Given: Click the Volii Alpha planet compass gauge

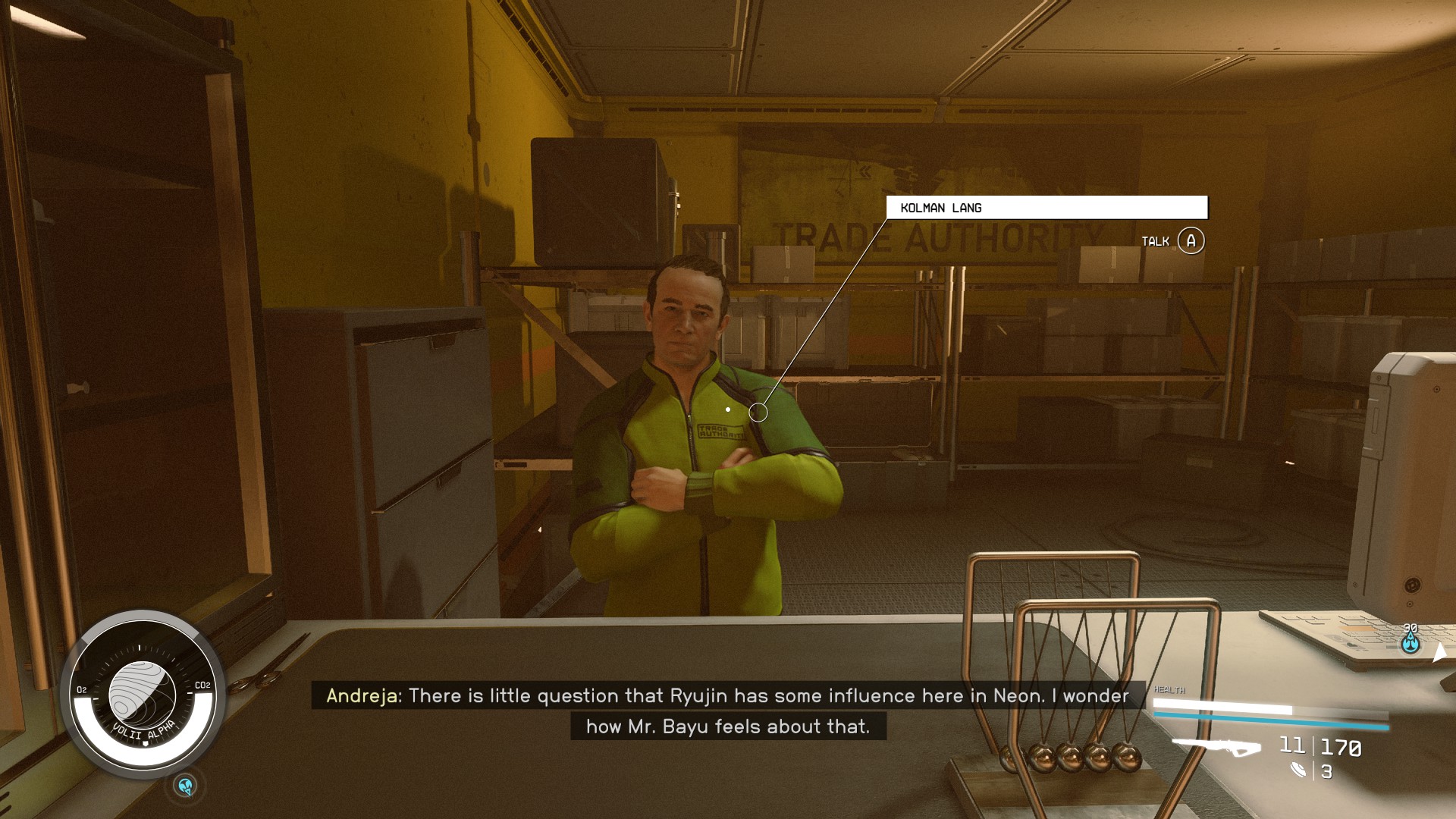Looking at the screenshot, I should 143,693.
